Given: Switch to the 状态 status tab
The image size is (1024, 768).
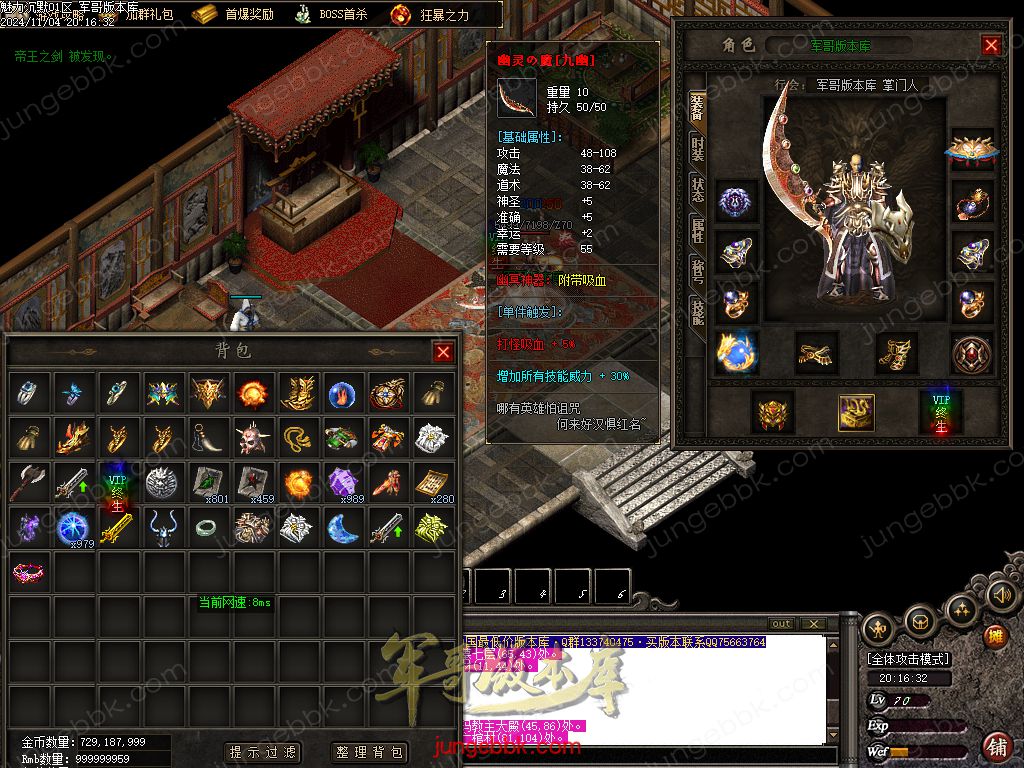Looking at the screenshot, I should (x=697, y=190).
